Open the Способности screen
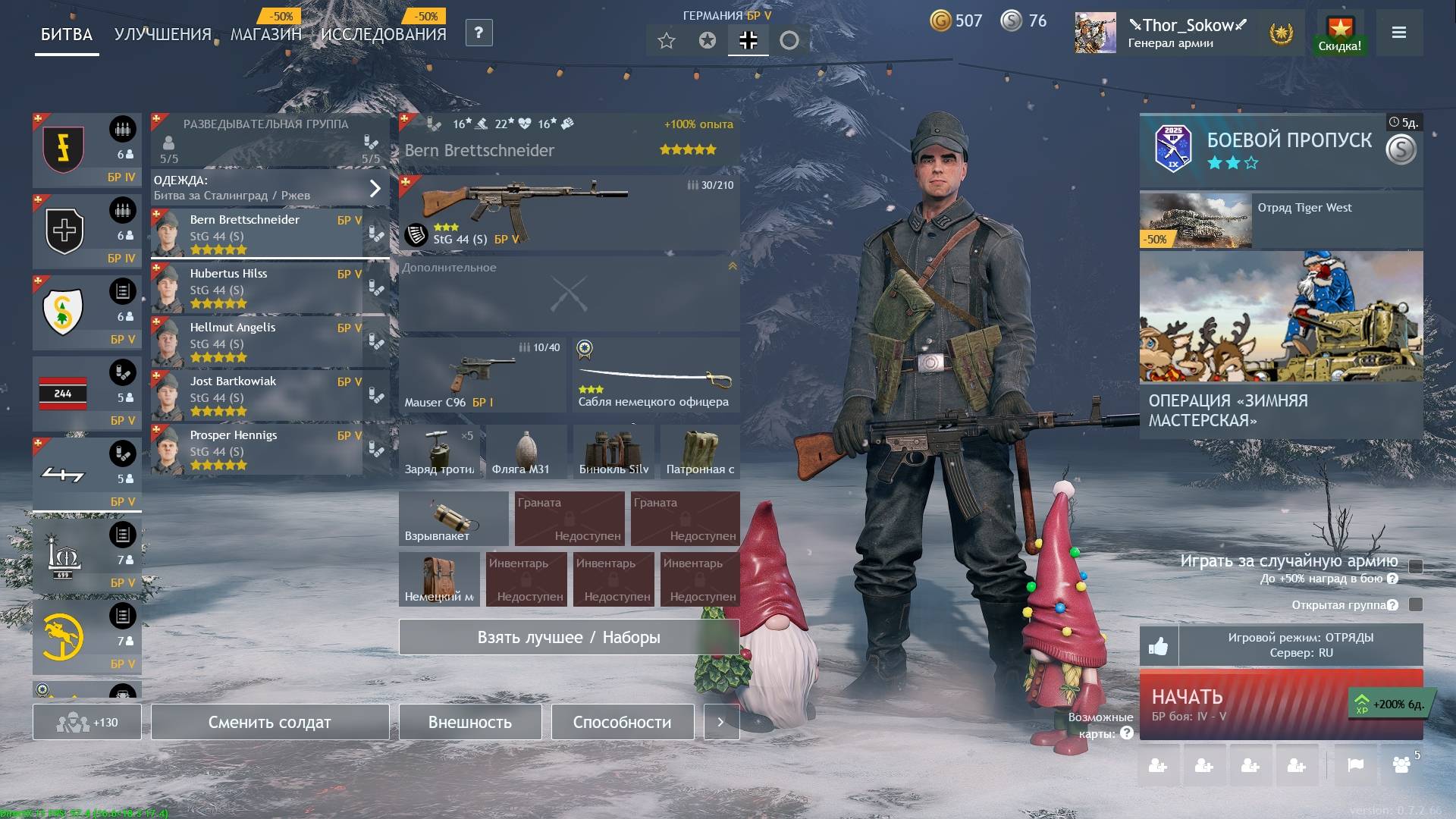The height and width of the screenshot is (819, 1456). 622,722
